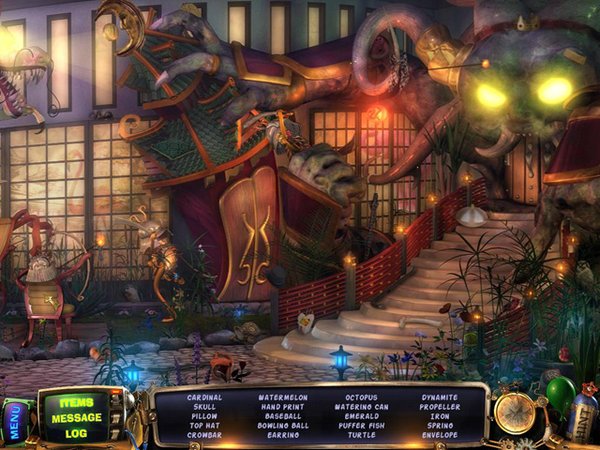Switch to the Items view
The height and width of the screenshot is (450, 600).
click(77, 403)
